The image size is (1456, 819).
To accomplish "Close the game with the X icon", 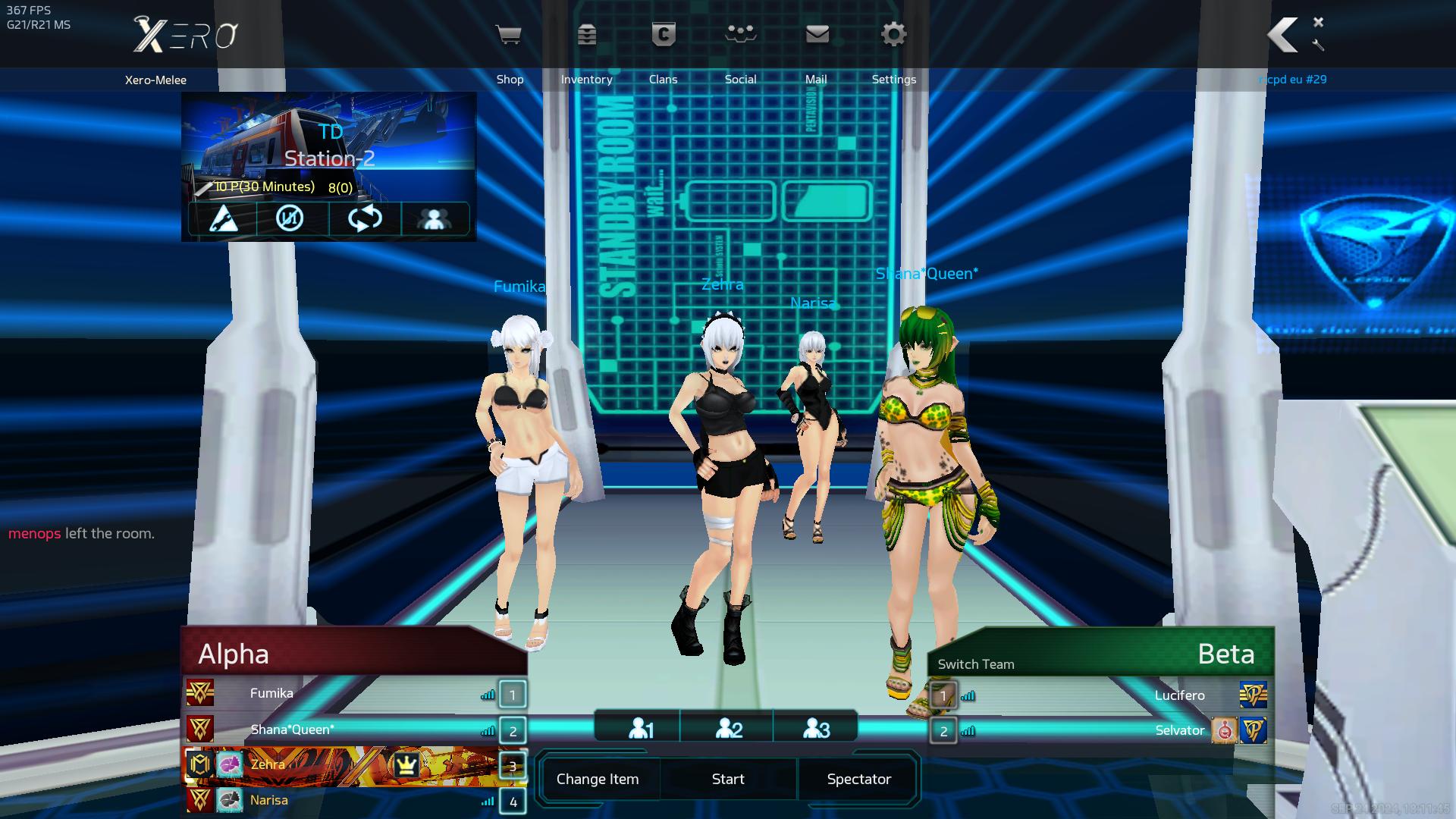I will 1318,22.
